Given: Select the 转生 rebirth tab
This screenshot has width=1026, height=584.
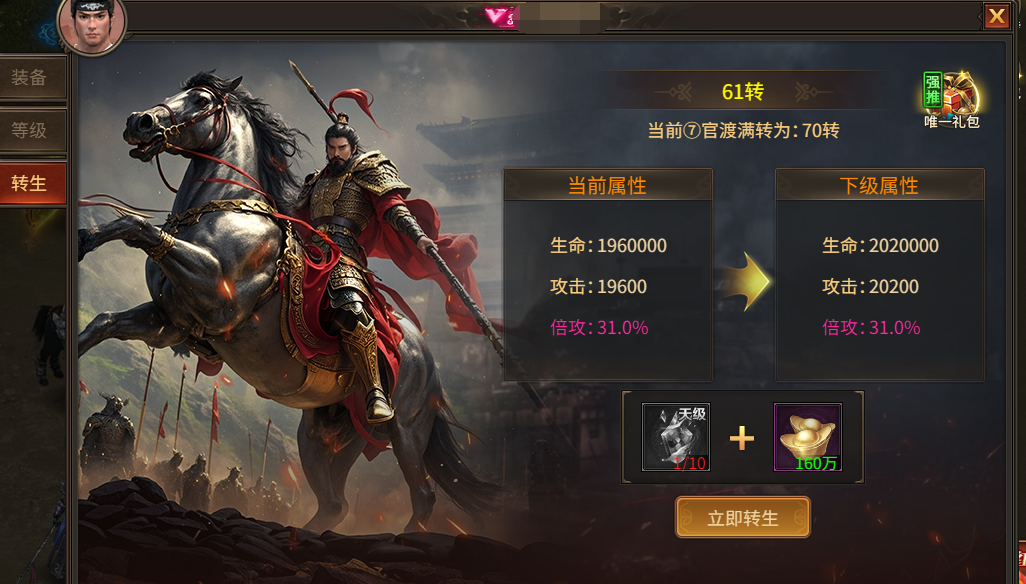Looking at the screenshot, I should click(31, 184).
